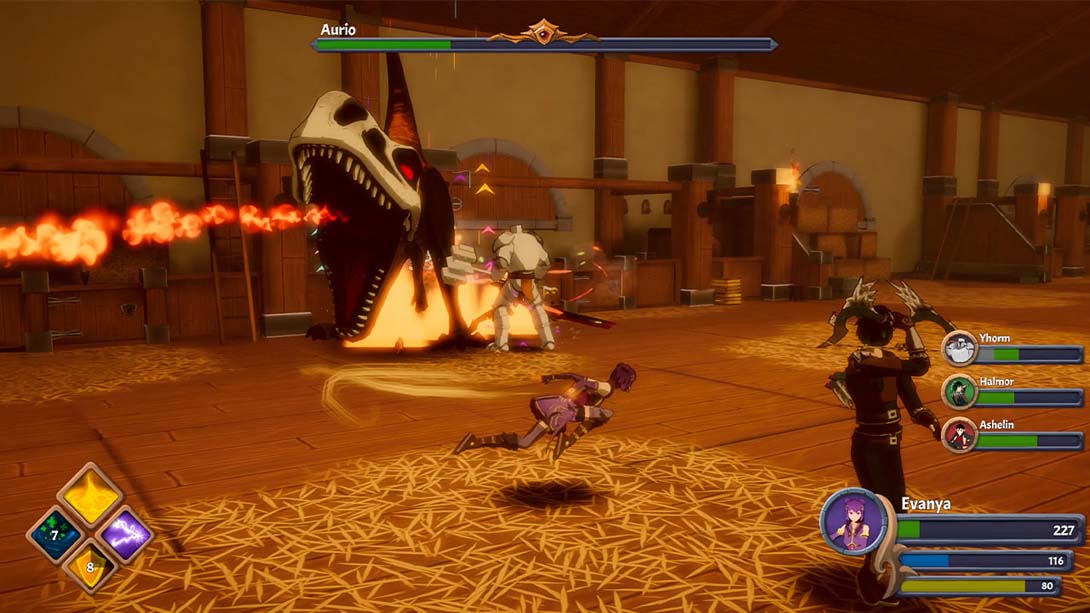This screenshot has width=1090, height=613.
Task: Select Yhorm's party portrait
Action: 959,349
